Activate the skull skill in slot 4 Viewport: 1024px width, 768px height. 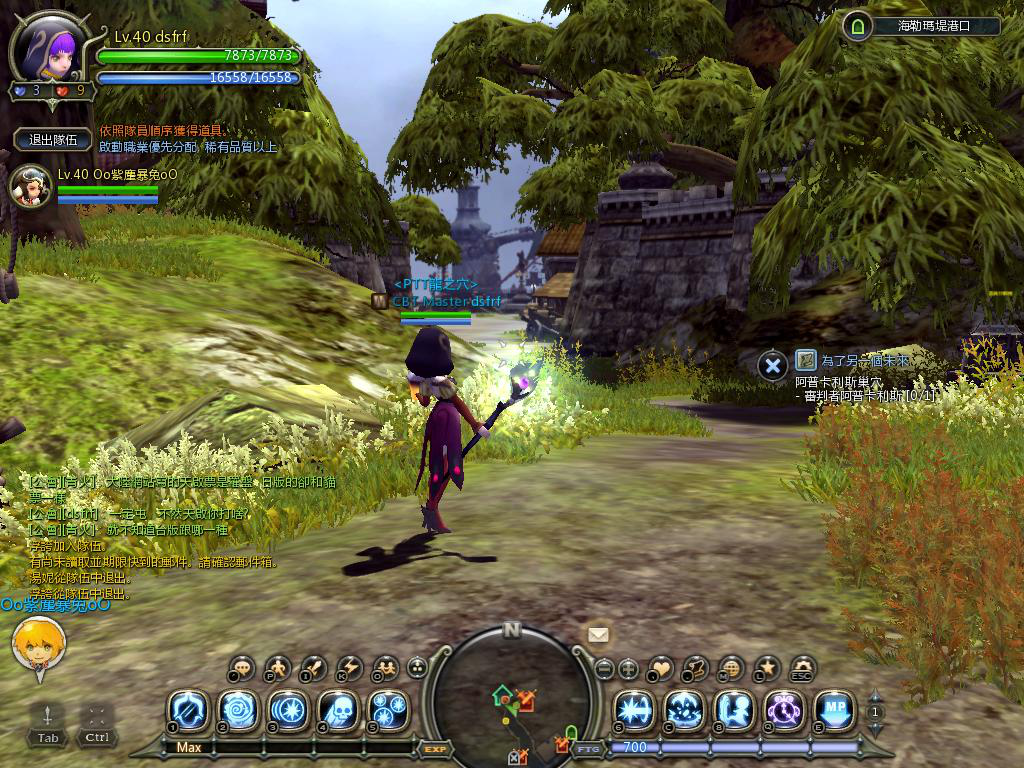[338, 711]
